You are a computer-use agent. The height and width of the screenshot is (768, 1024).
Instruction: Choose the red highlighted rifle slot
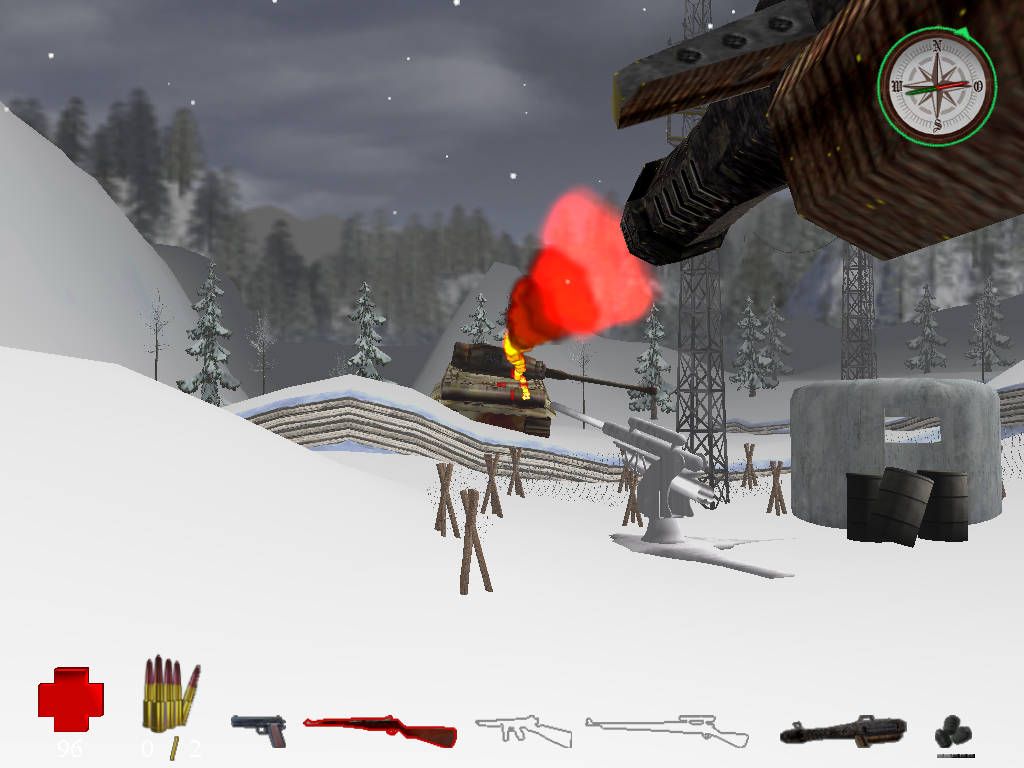click(x=380, y=731)
